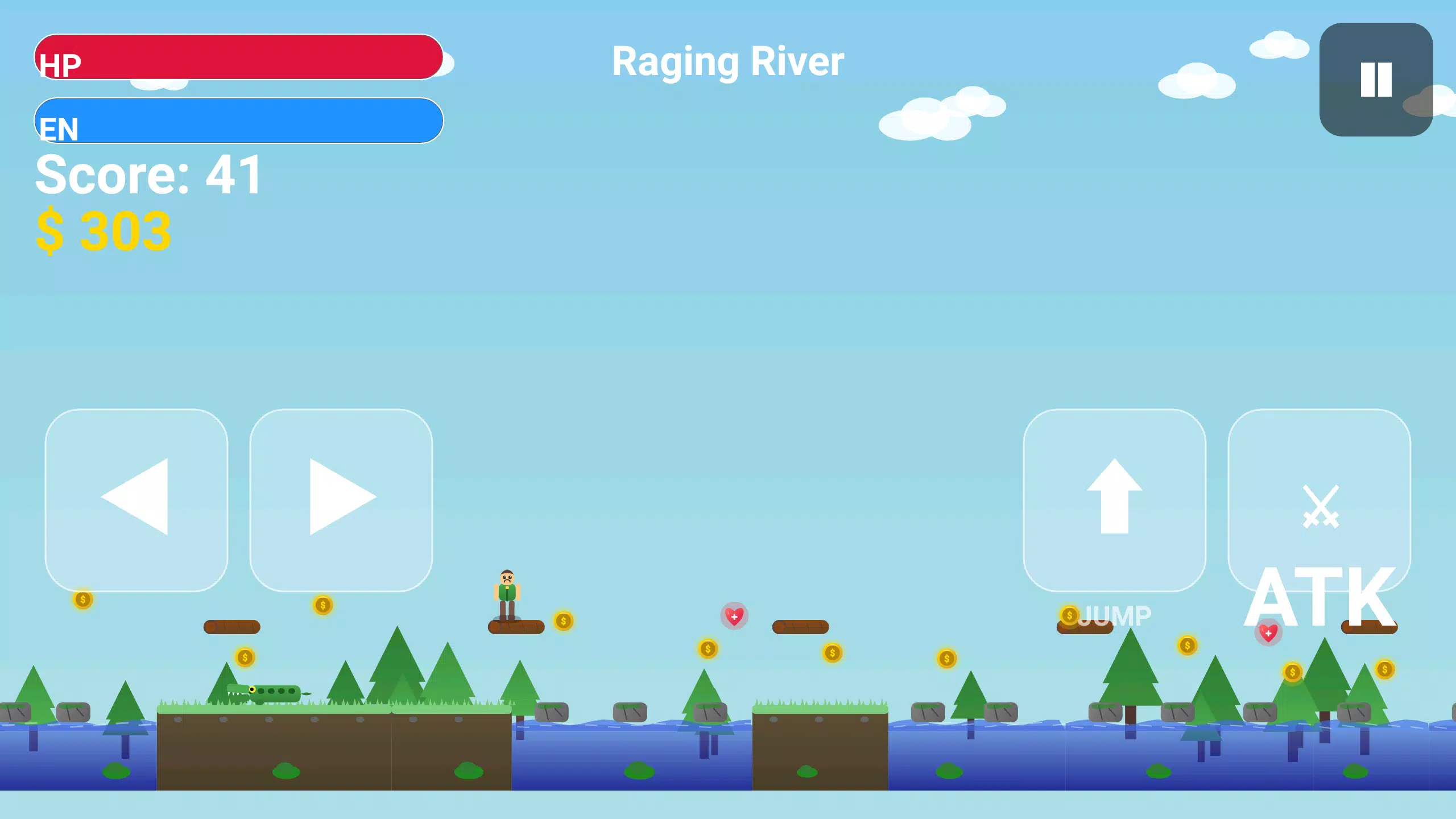Tap the move right arrow button
Image resolution: width=1456 pixels, height=819 pixels.
[x=341, y=499]
